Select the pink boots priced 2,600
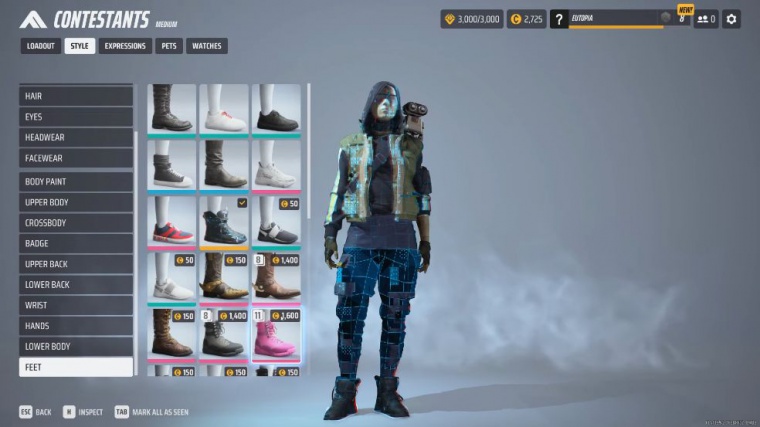The image size is (760, 427). (276, 334)
